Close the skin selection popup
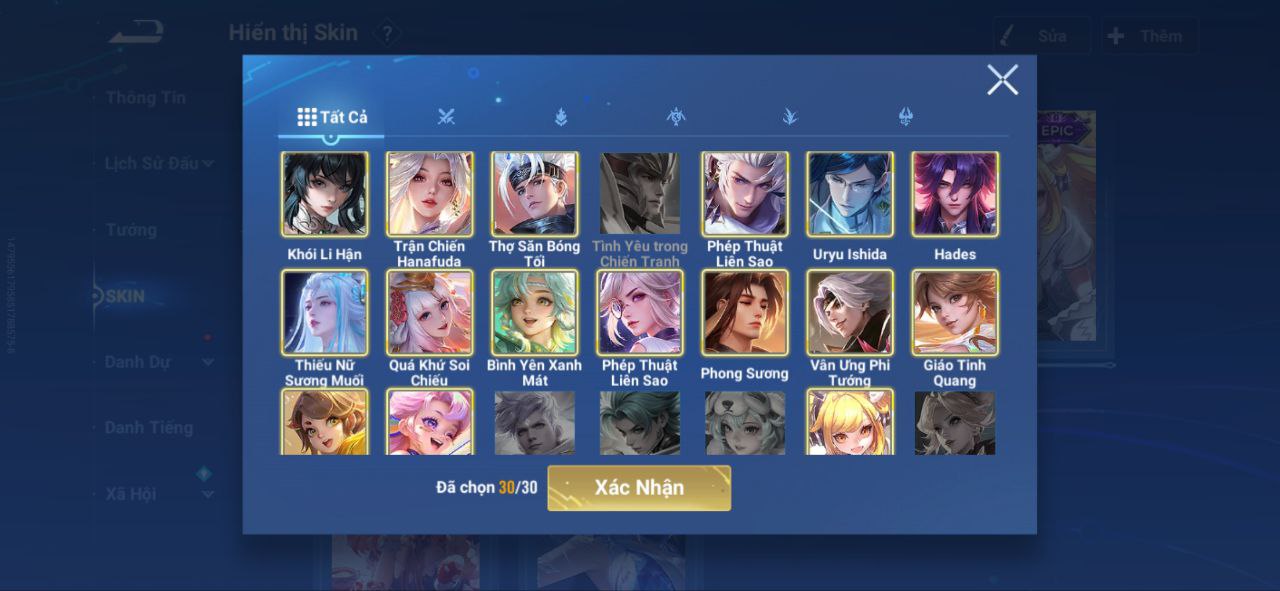 (1002, 80)
